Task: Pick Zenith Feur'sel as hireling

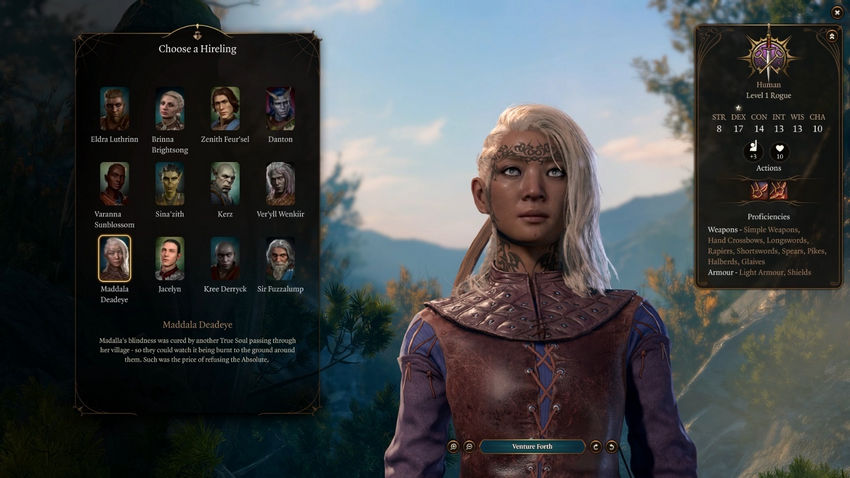Action: coord(225,108)
